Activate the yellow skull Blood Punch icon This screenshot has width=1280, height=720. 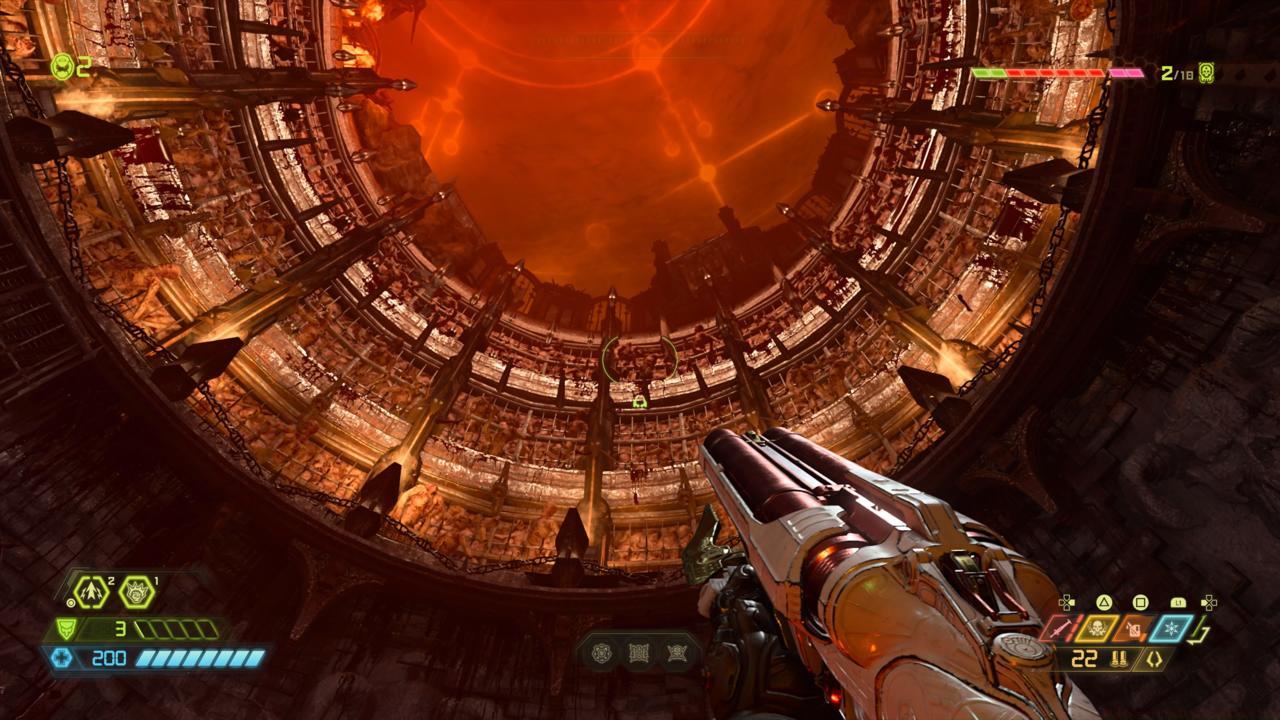1097,629
